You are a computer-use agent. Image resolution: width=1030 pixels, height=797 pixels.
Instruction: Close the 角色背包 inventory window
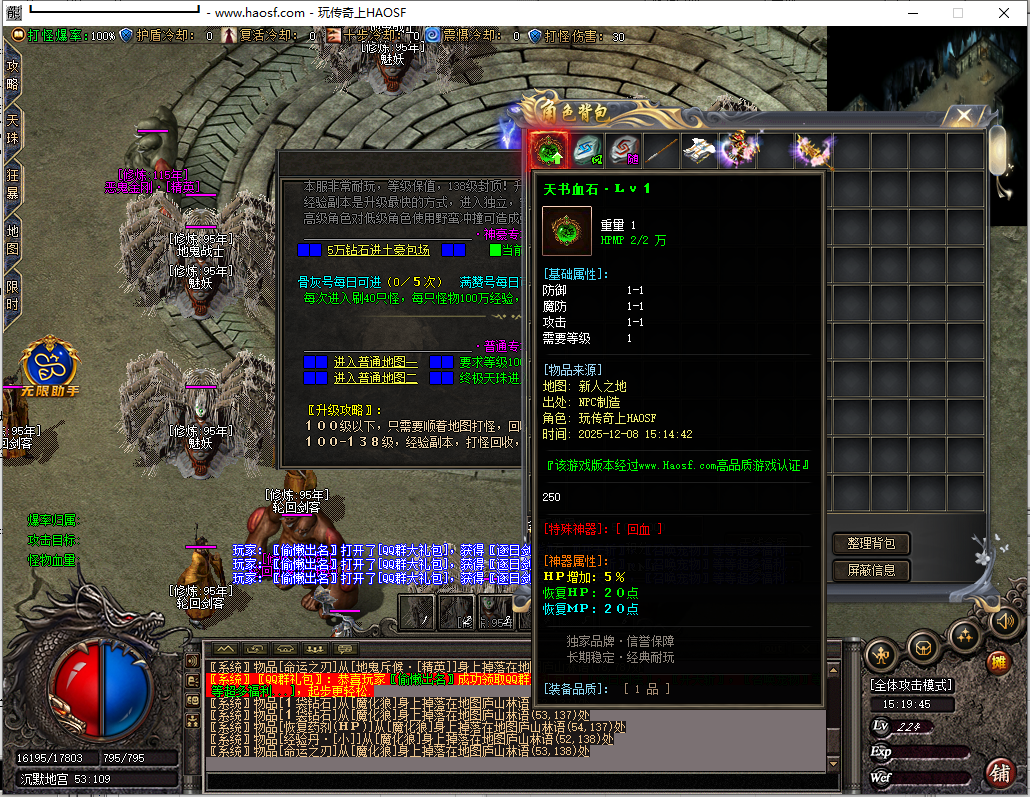(964, 116)
